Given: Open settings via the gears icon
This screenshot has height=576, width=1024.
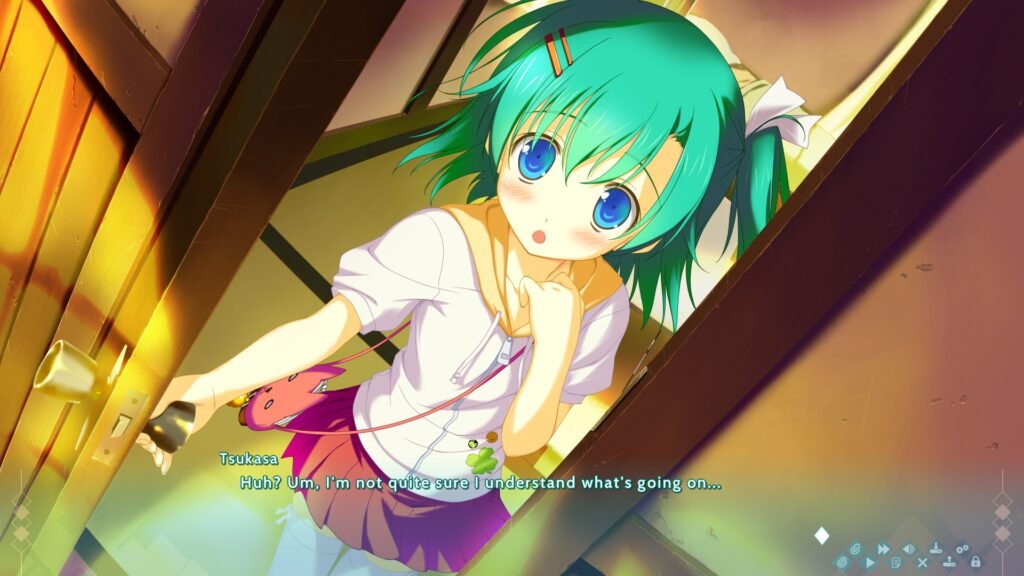Looking at the screenshot, I should click(x=962, y=549).
